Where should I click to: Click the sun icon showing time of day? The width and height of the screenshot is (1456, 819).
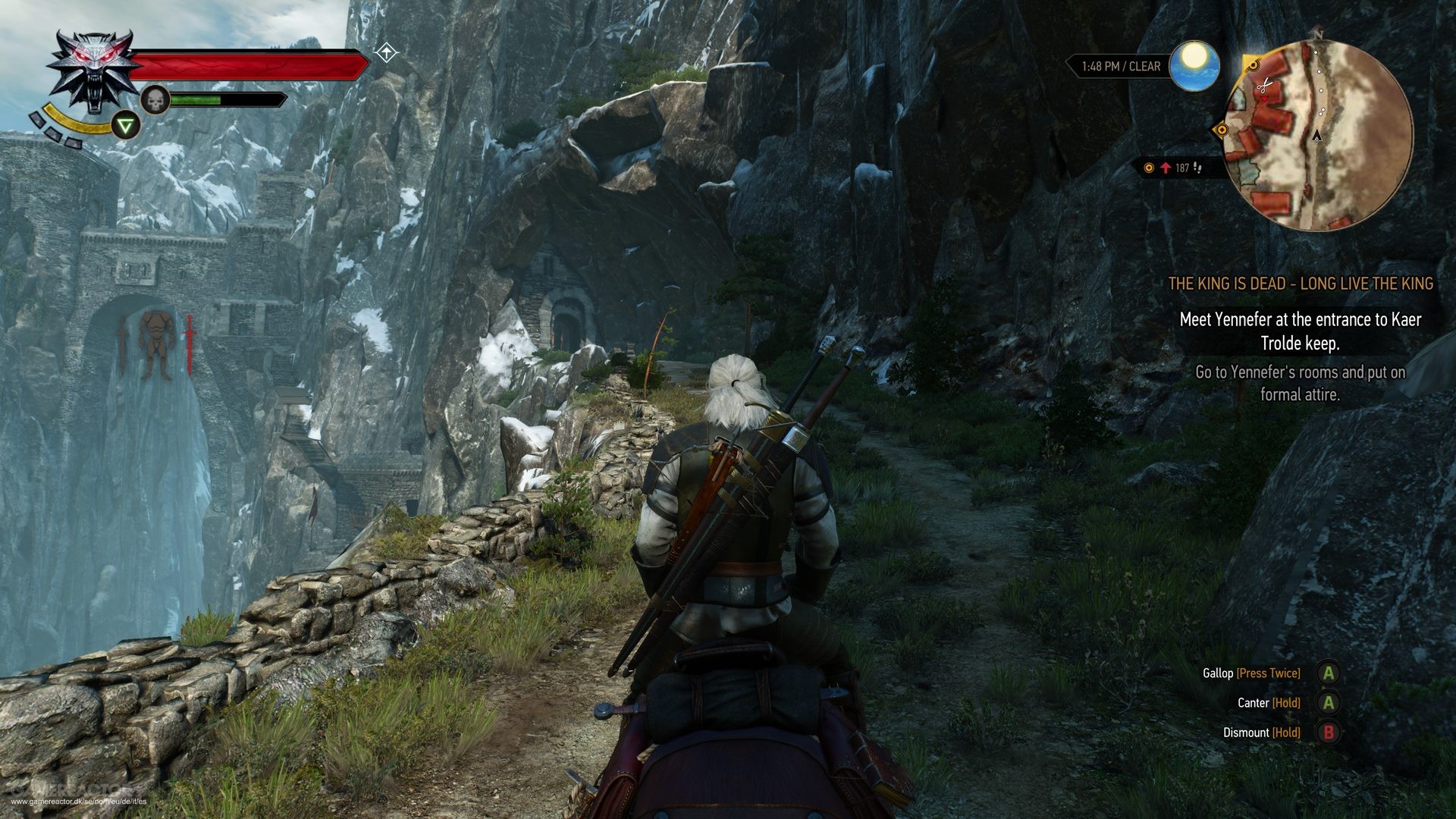coord(1194,65)
